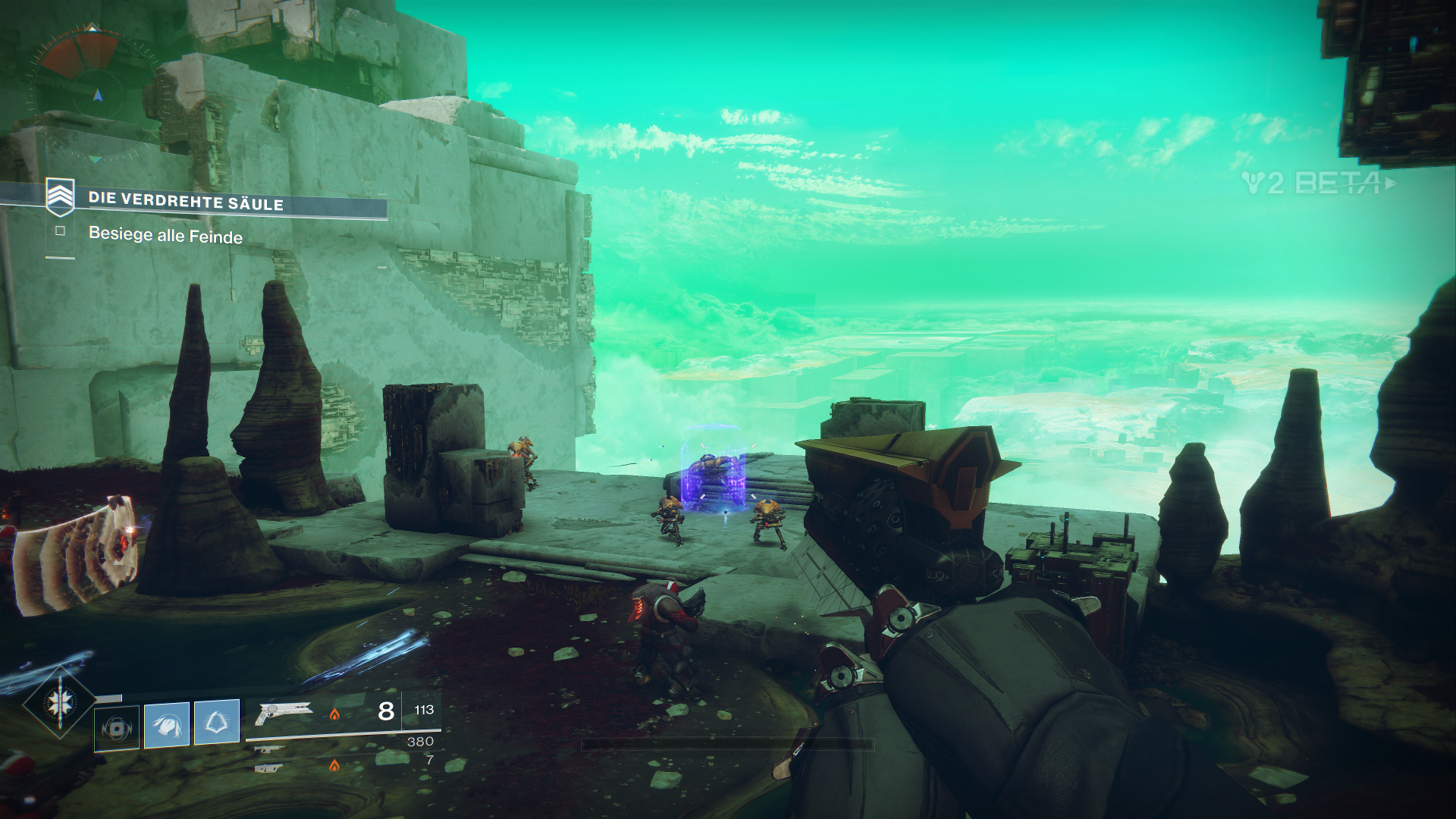Activate the diamond-shaped super ability icon
Viewport: 1456px width, 819px height.
(58, 703)
